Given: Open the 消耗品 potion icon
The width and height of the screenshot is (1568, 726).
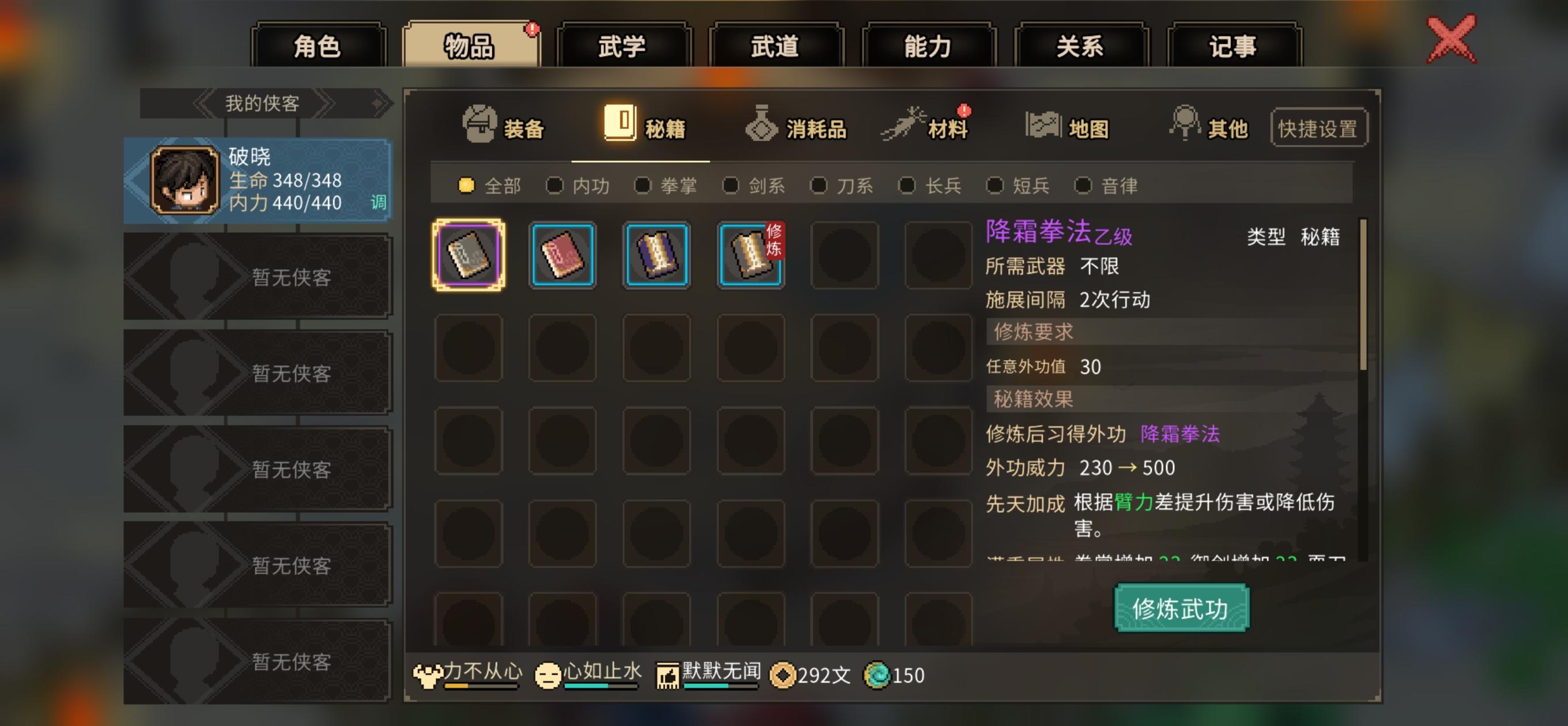Looking at the screenshot, I should [x=761, y=126].
